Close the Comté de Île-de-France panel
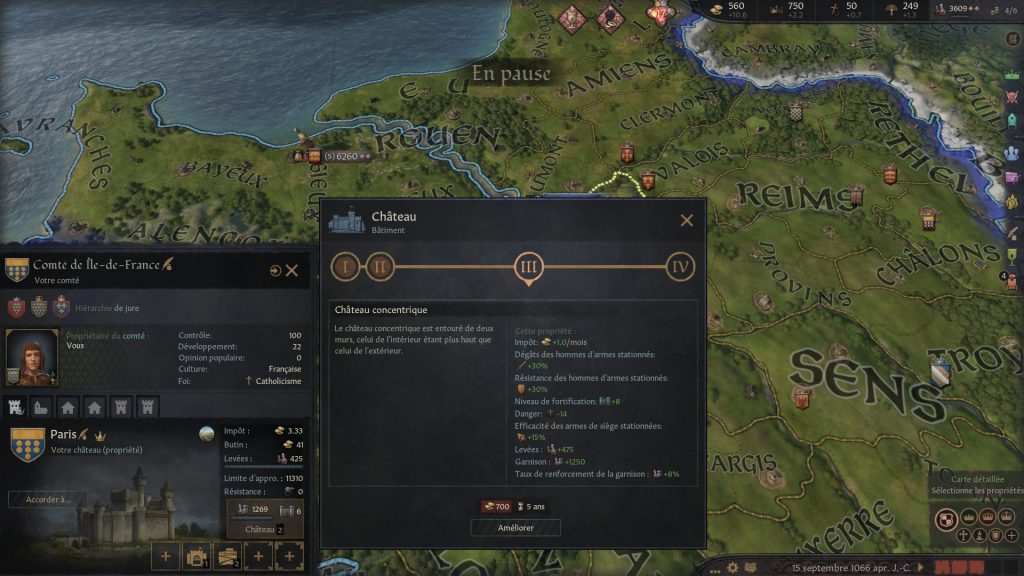The height and width of the screenshot is (576, 1024). 292,270
